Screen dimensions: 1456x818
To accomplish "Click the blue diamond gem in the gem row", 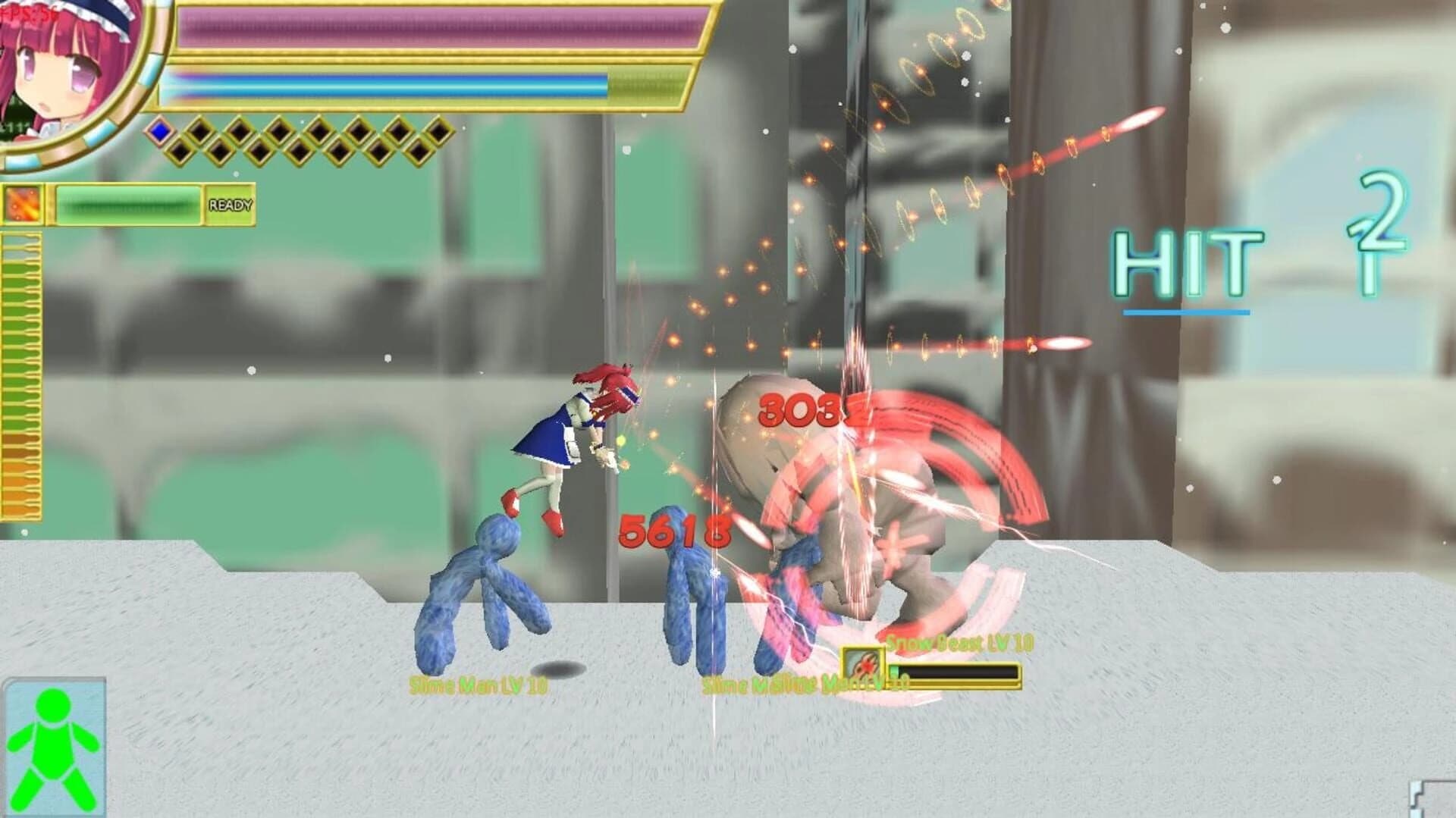I will [x=160, y=133].
